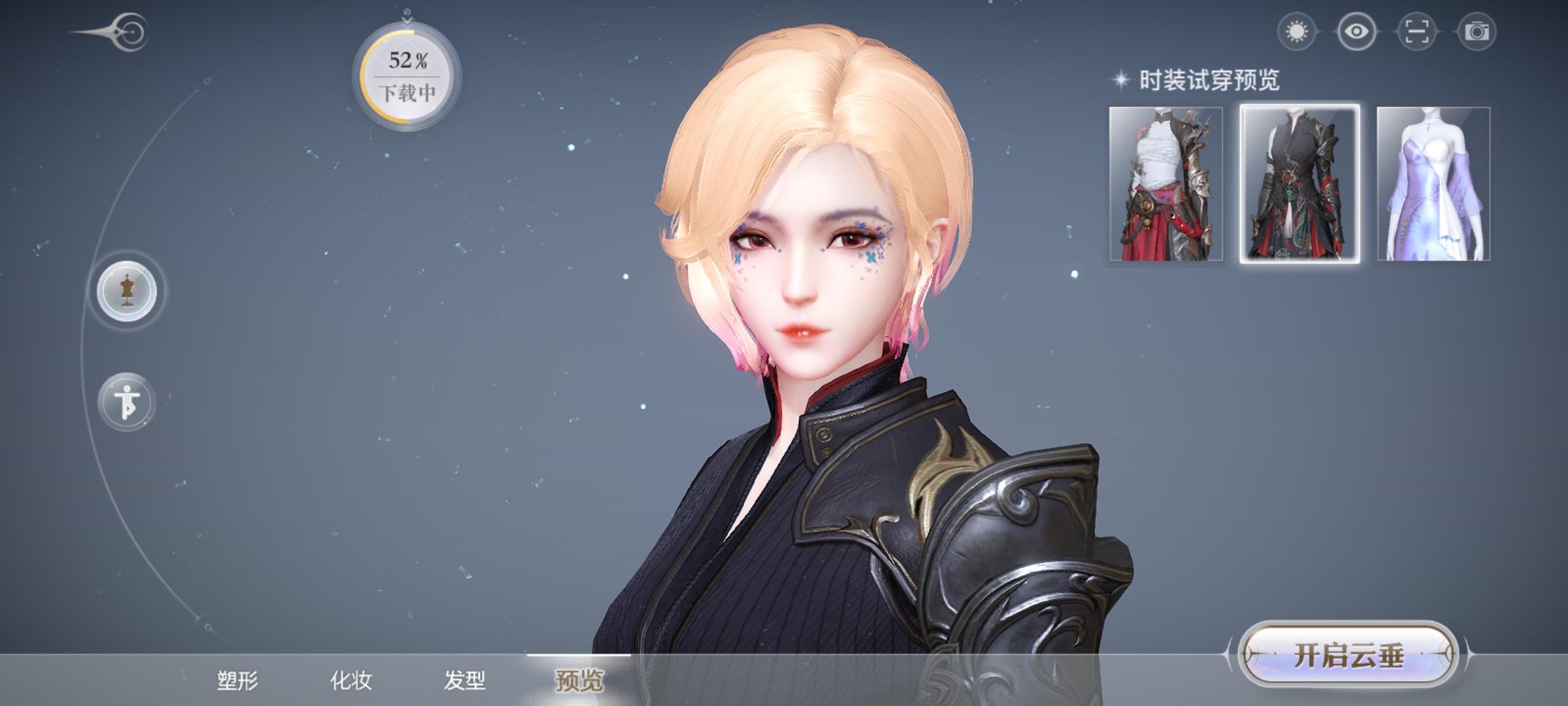Select the character pose icon on left sidebar
This screenshot has width=1568, height=706.
[127, 403]
